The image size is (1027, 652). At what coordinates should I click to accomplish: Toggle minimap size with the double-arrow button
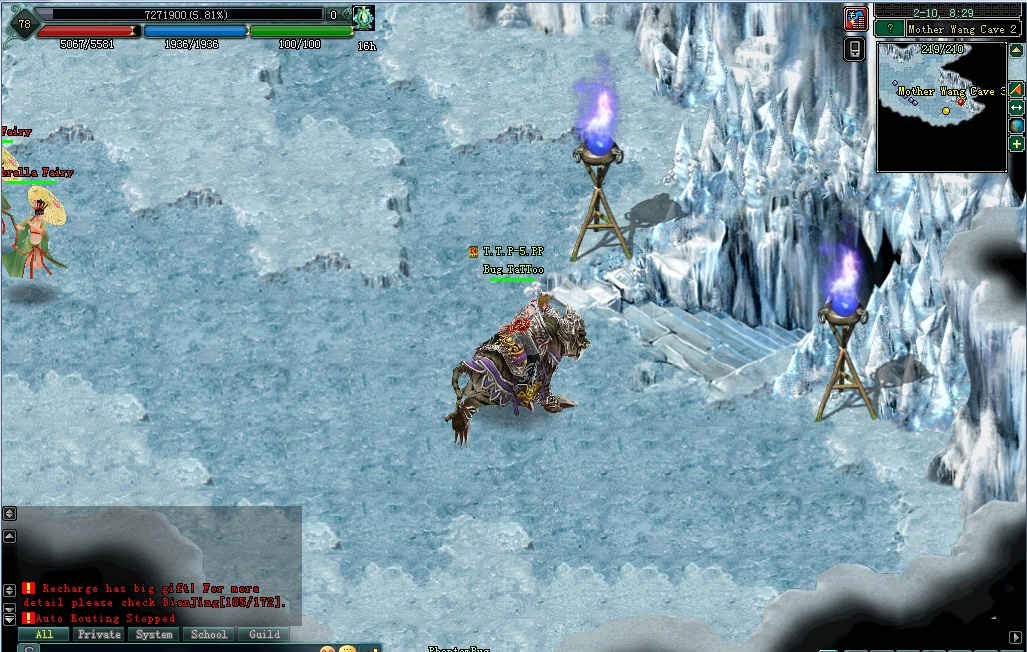(1016, 107)
